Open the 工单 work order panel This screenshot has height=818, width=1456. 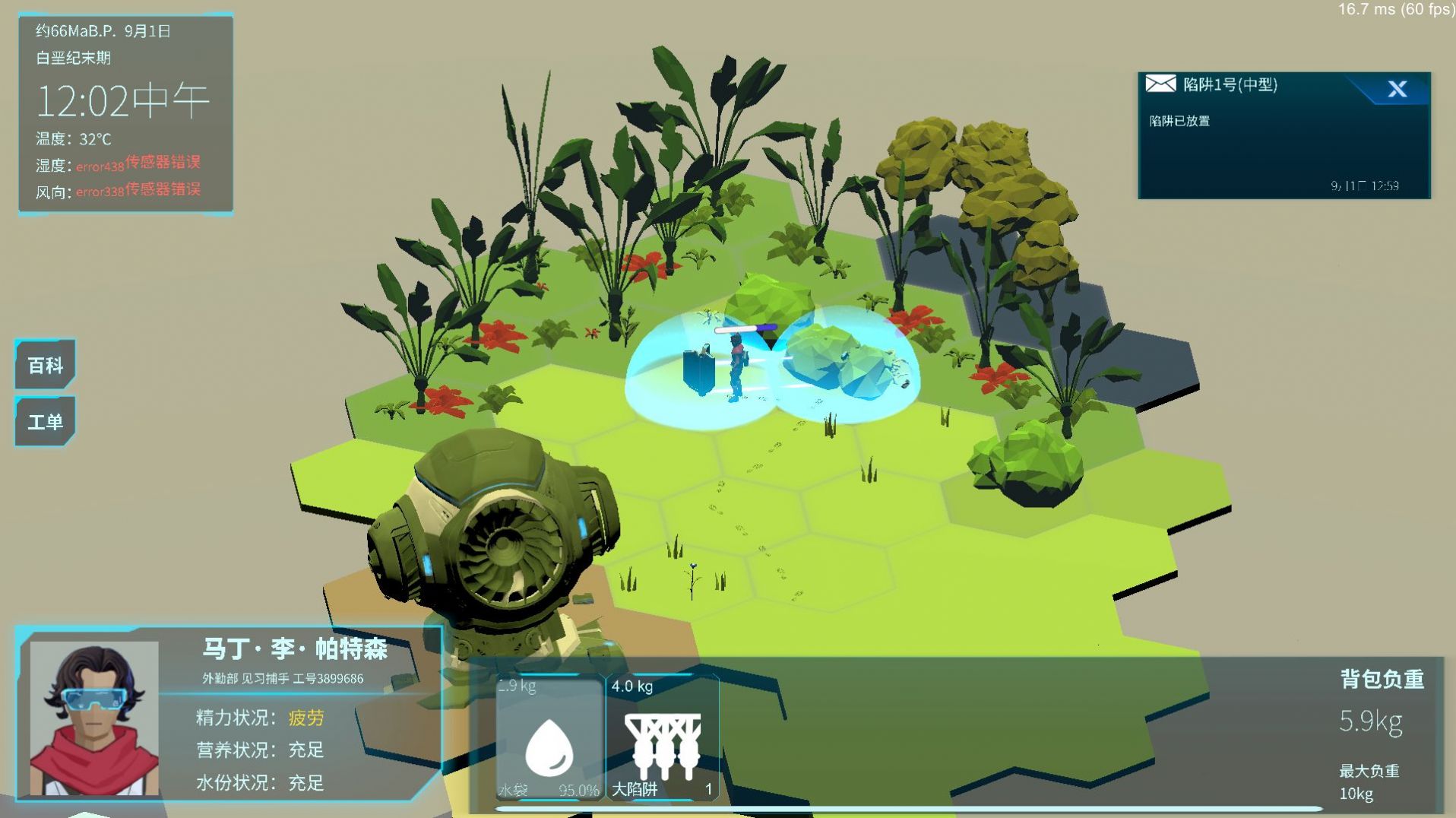tap(45, 421)
